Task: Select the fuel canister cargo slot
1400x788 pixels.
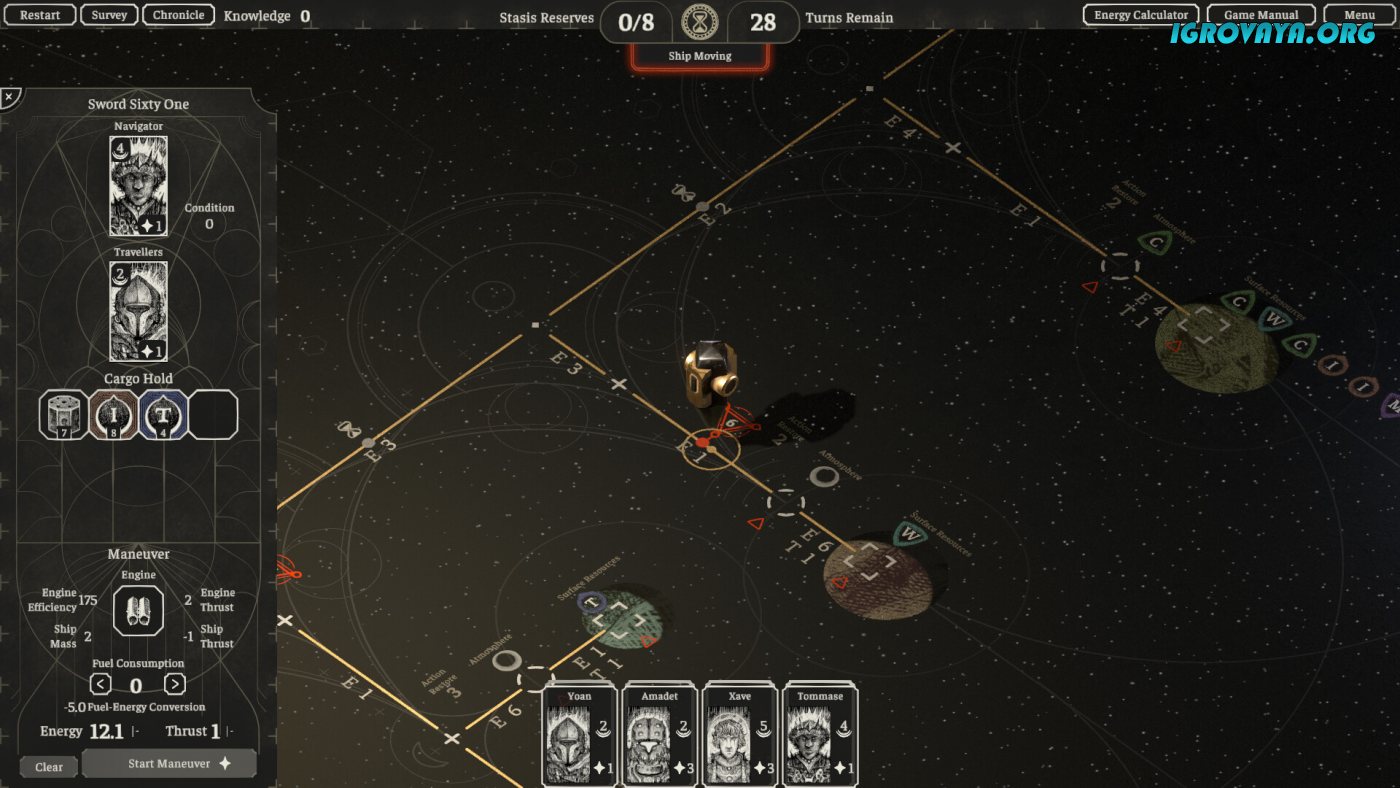Action: (x=64, y=415)
